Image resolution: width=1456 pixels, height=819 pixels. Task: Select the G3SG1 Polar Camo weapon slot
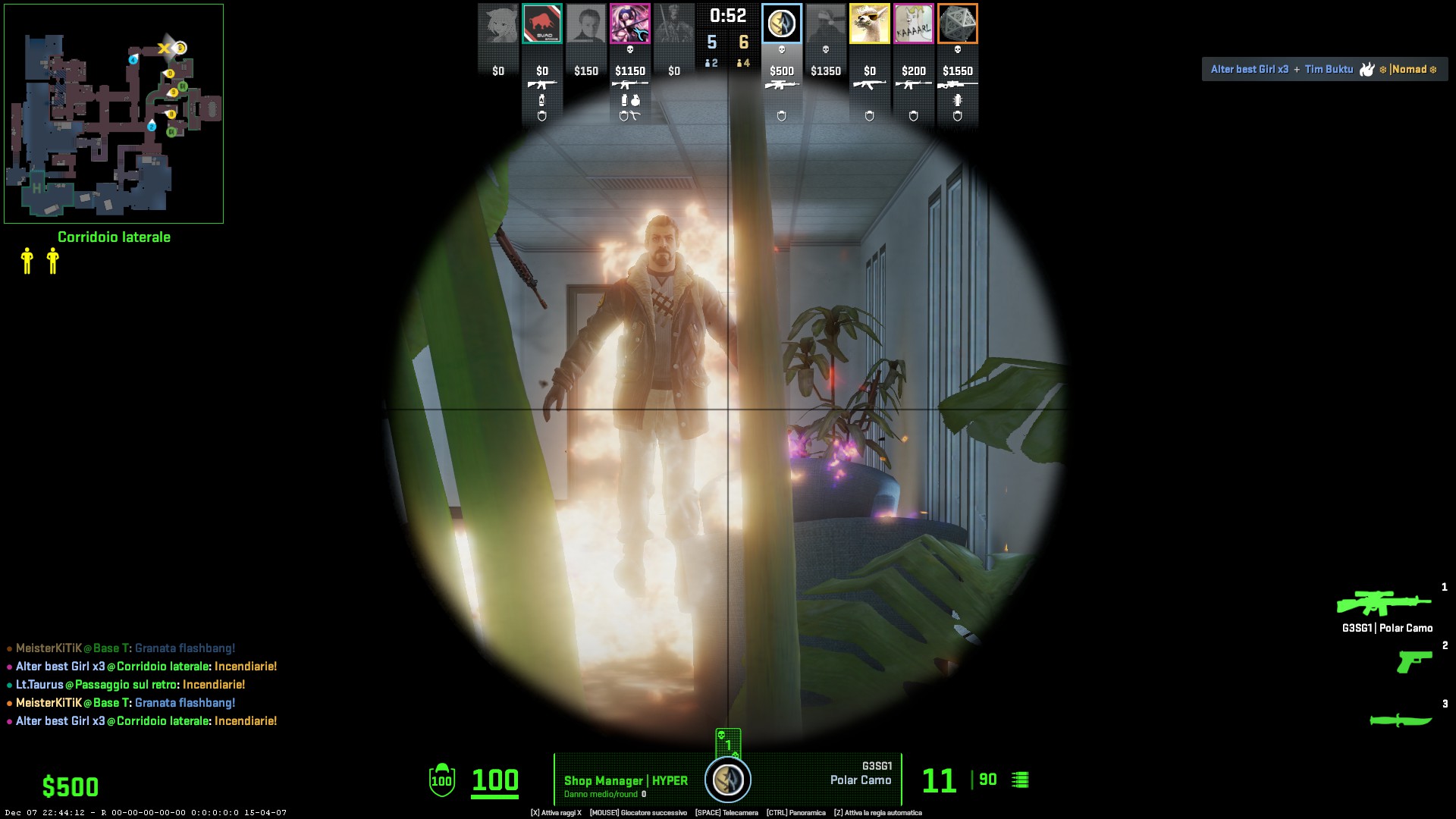(1384, 604)
